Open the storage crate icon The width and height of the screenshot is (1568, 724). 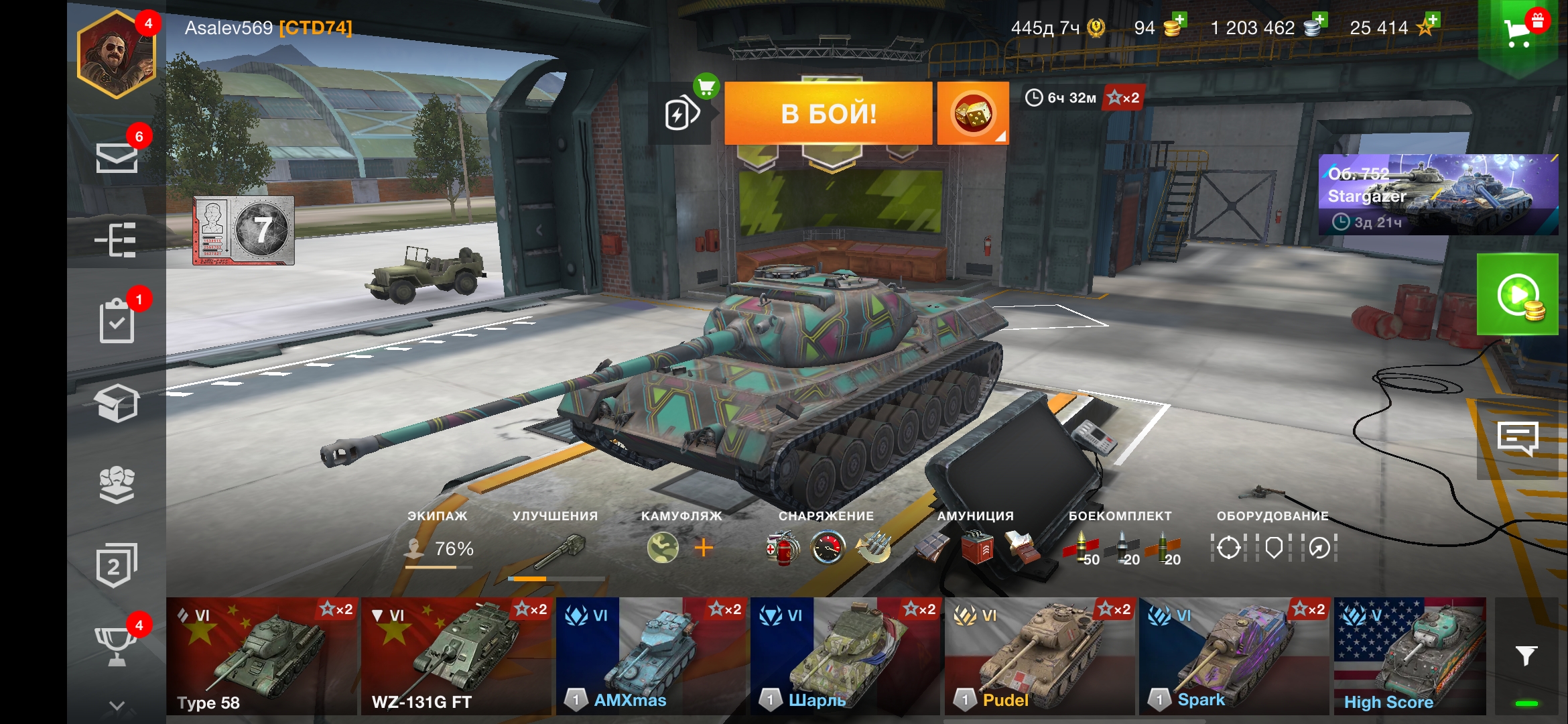pyautogui.click(x=117, y=403)
